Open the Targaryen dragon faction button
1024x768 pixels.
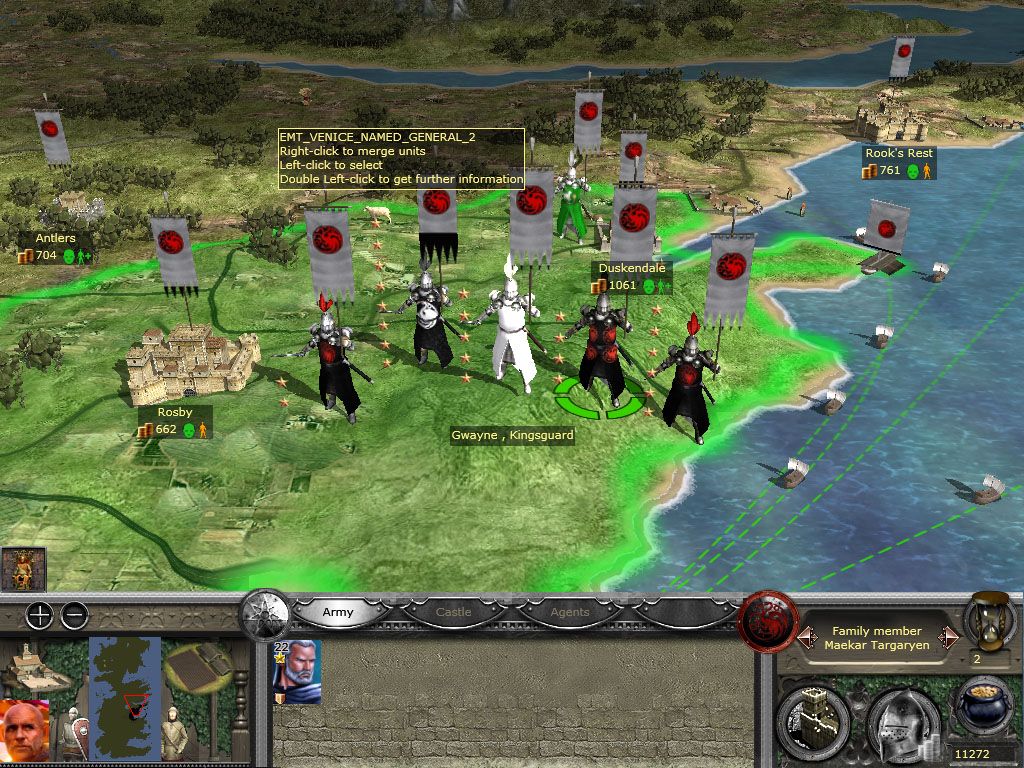pos(767,621)
